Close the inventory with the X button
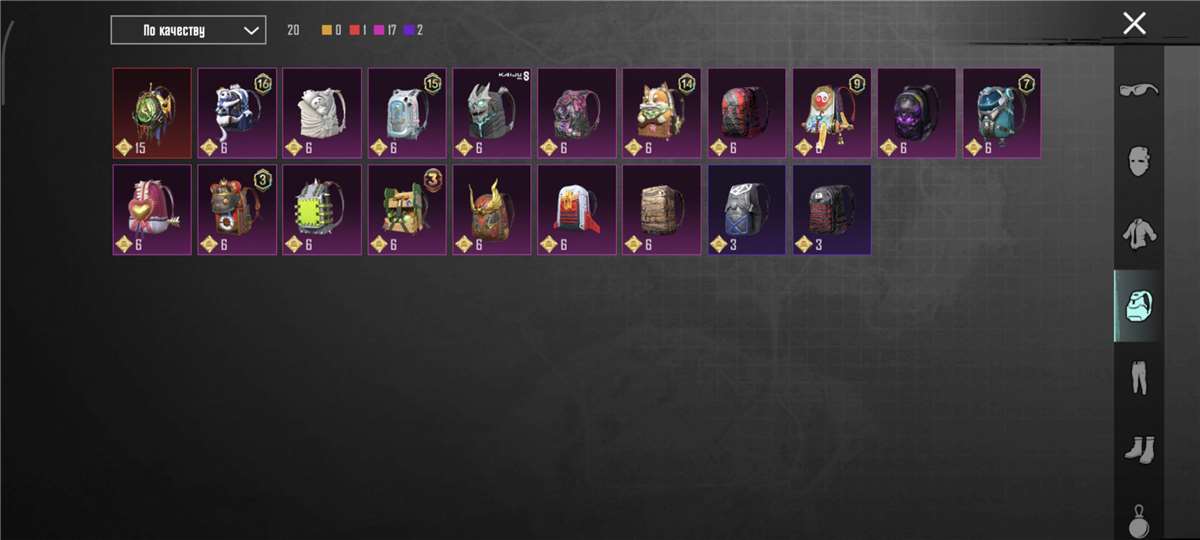Image resolution: width=1200 pixels, height=540 pixels. pos(1134,24)
